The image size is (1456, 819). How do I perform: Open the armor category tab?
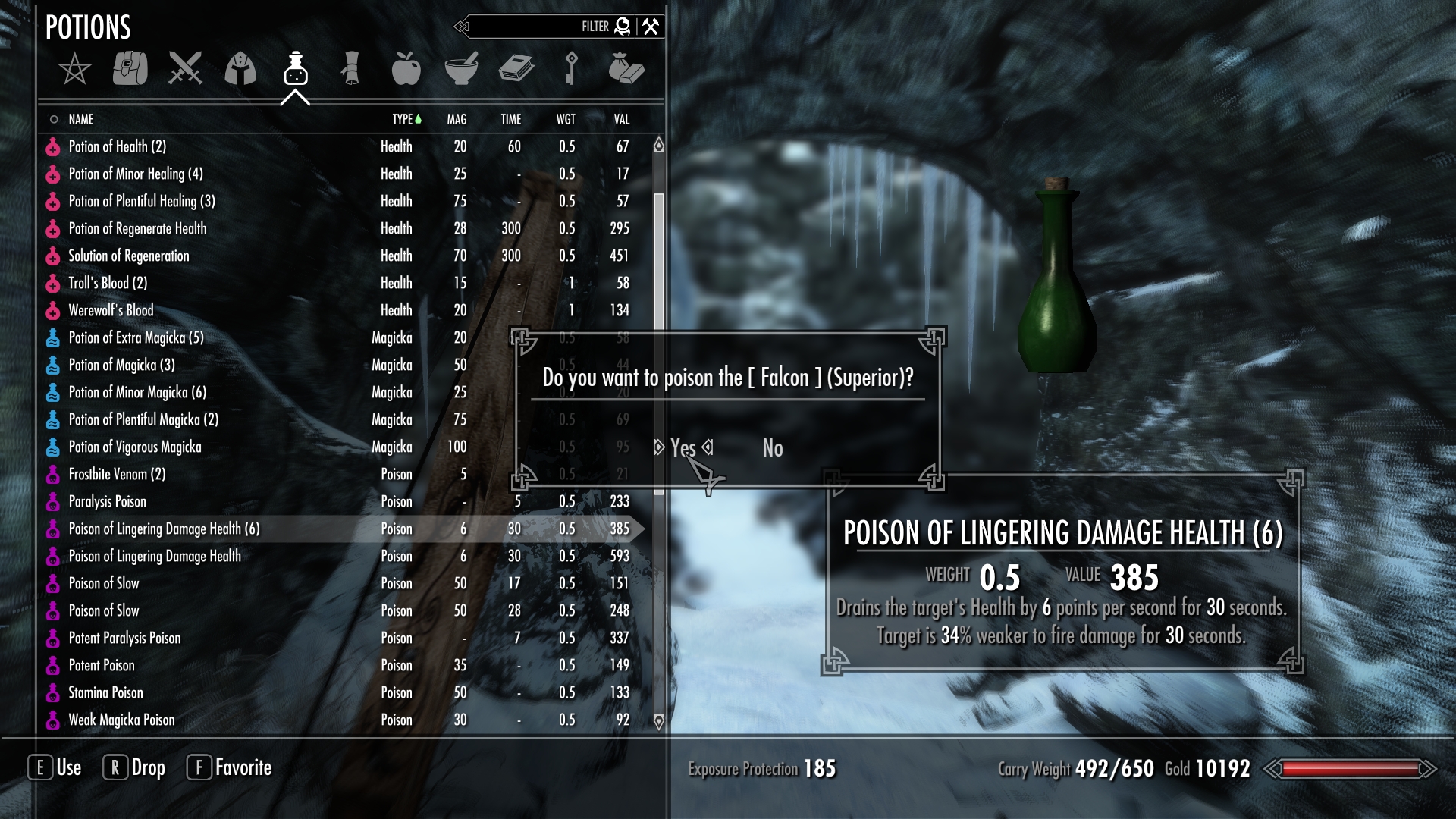(x=240, y=69)
